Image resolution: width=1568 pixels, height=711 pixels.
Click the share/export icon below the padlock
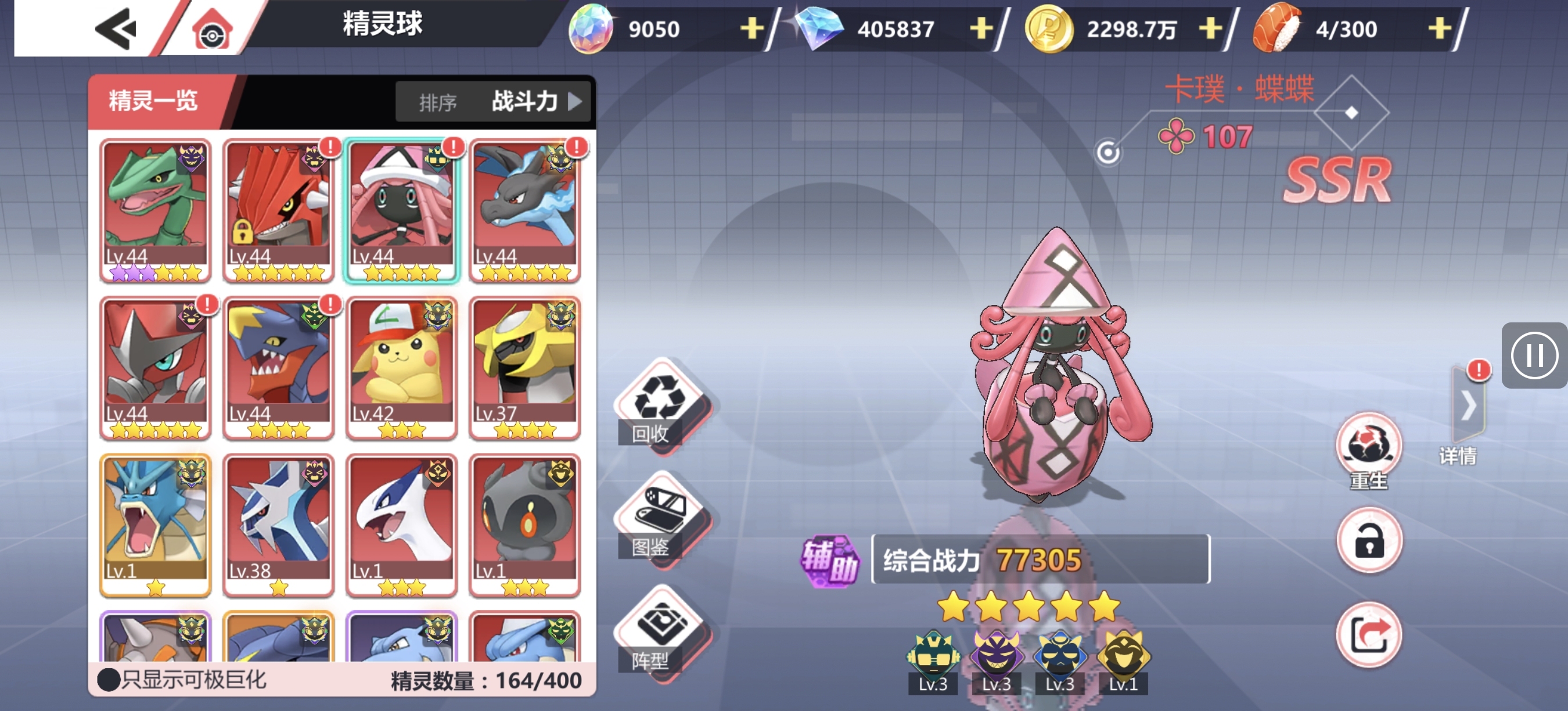1369,633
